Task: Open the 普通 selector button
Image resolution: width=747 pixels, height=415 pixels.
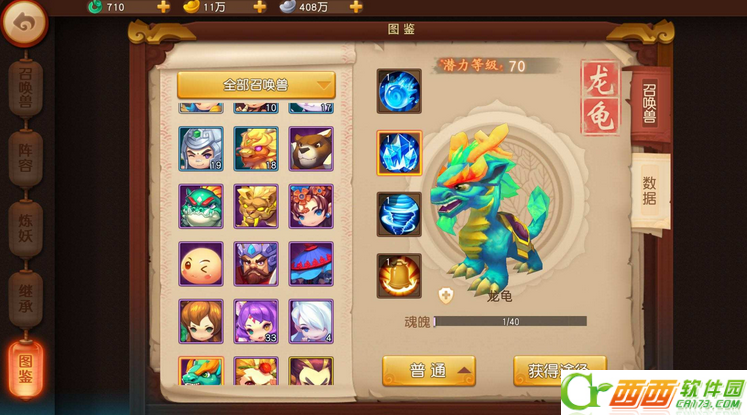Action: pos(428,371)
